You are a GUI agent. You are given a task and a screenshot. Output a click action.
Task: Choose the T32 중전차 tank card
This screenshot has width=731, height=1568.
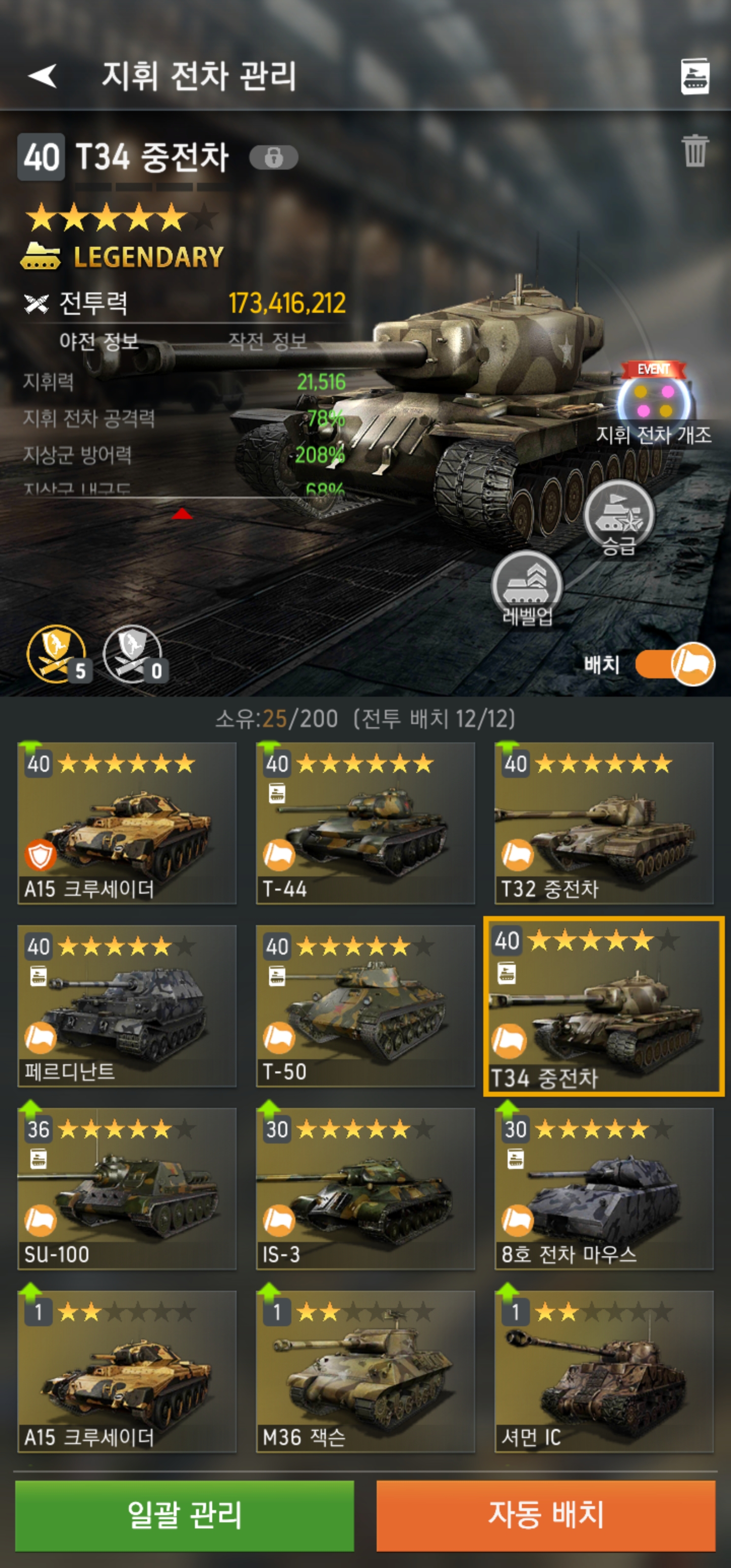(604, 823)
